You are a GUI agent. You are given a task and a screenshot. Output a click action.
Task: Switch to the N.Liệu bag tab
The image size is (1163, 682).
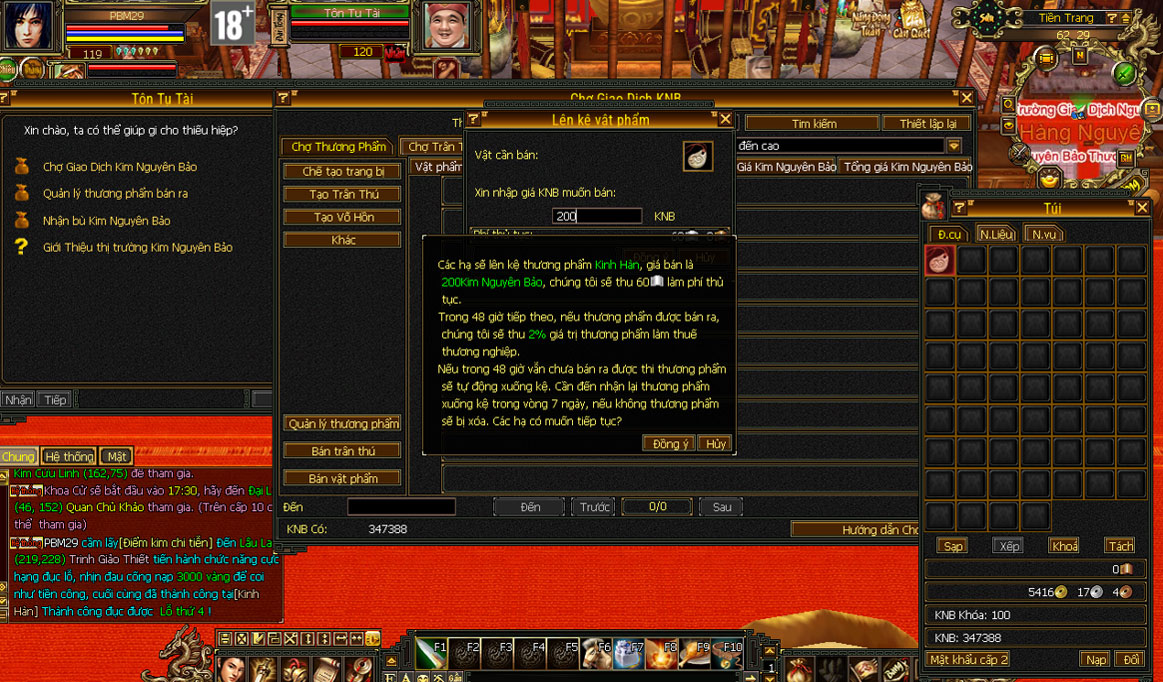point(996,234)
